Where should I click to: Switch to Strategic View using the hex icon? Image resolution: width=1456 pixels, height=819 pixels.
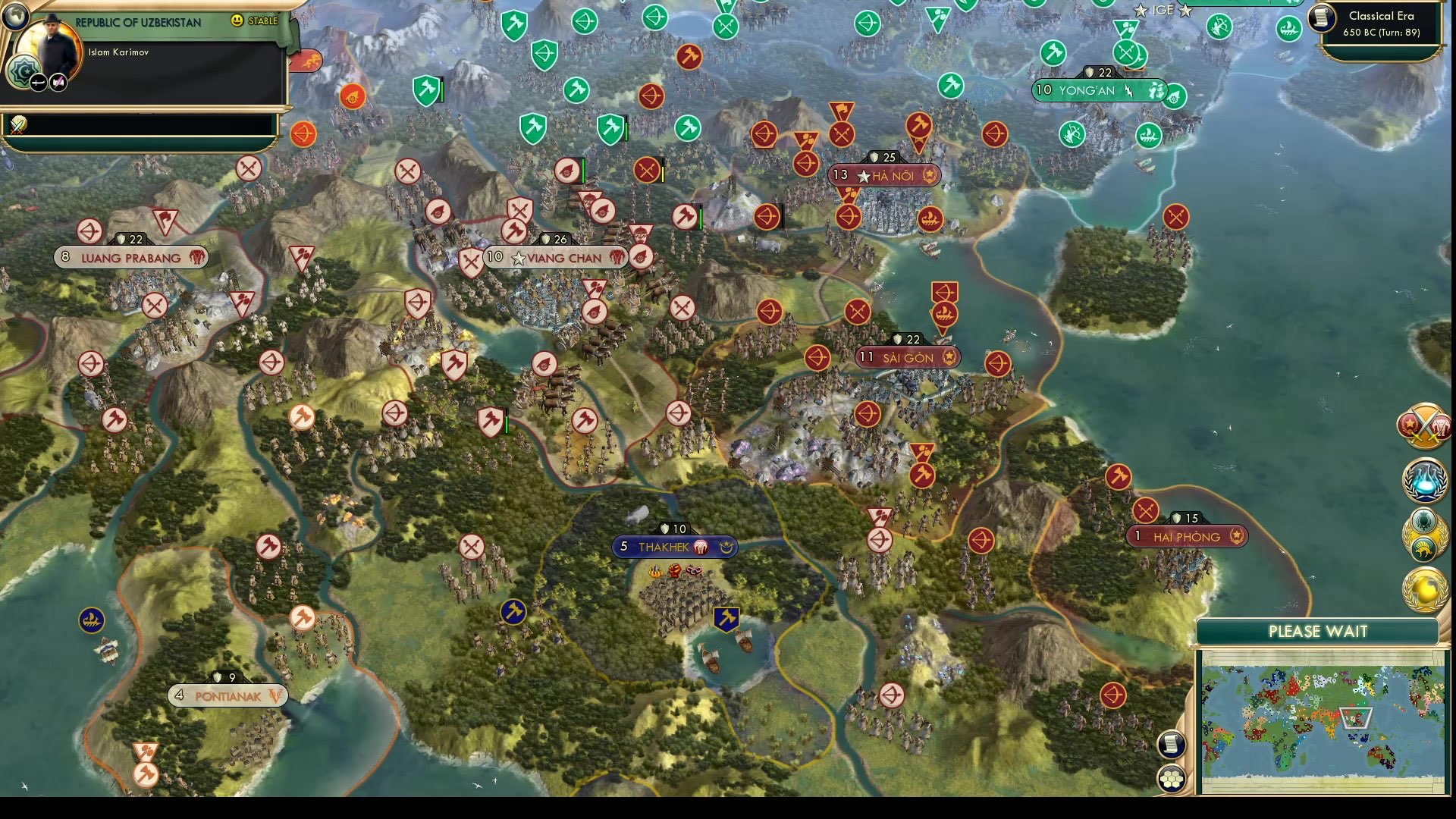pyautogui.click(x=1172, y=777)
